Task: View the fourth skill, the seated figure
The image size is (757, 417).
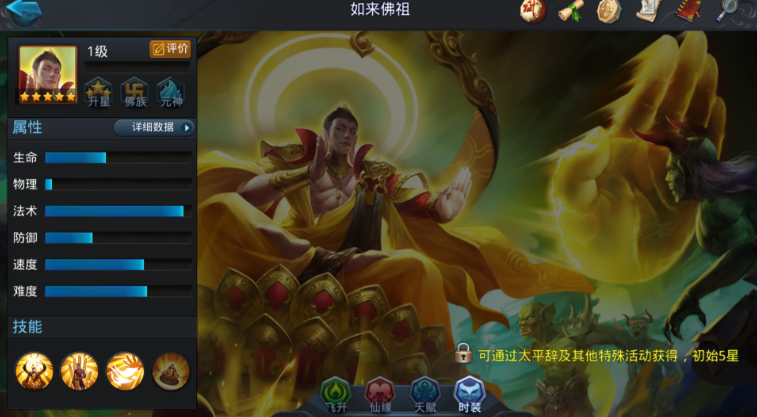Action: click(x=170, y=371)
